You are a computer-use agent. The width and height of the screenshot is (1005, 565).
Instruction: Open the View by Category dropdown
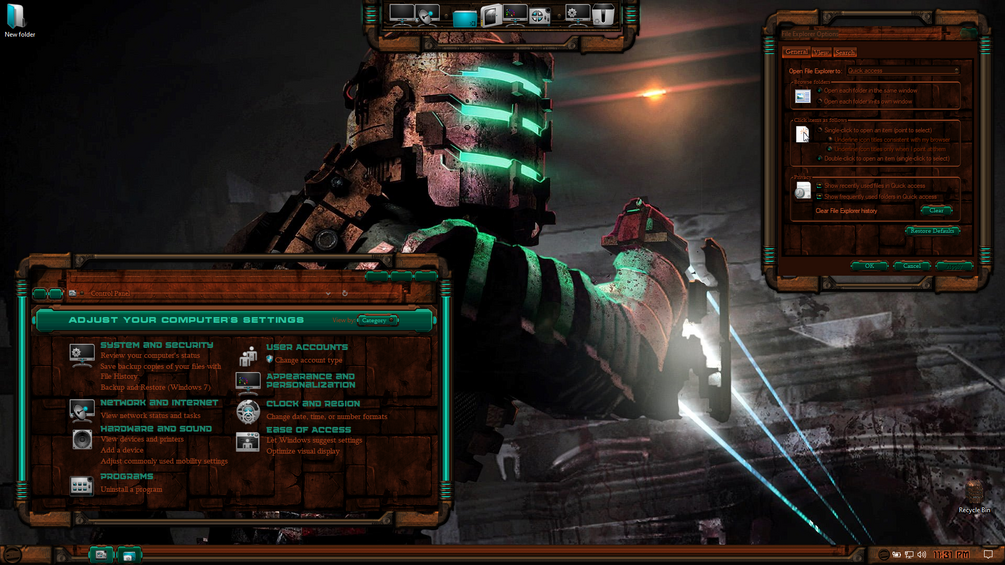(377, 320)
